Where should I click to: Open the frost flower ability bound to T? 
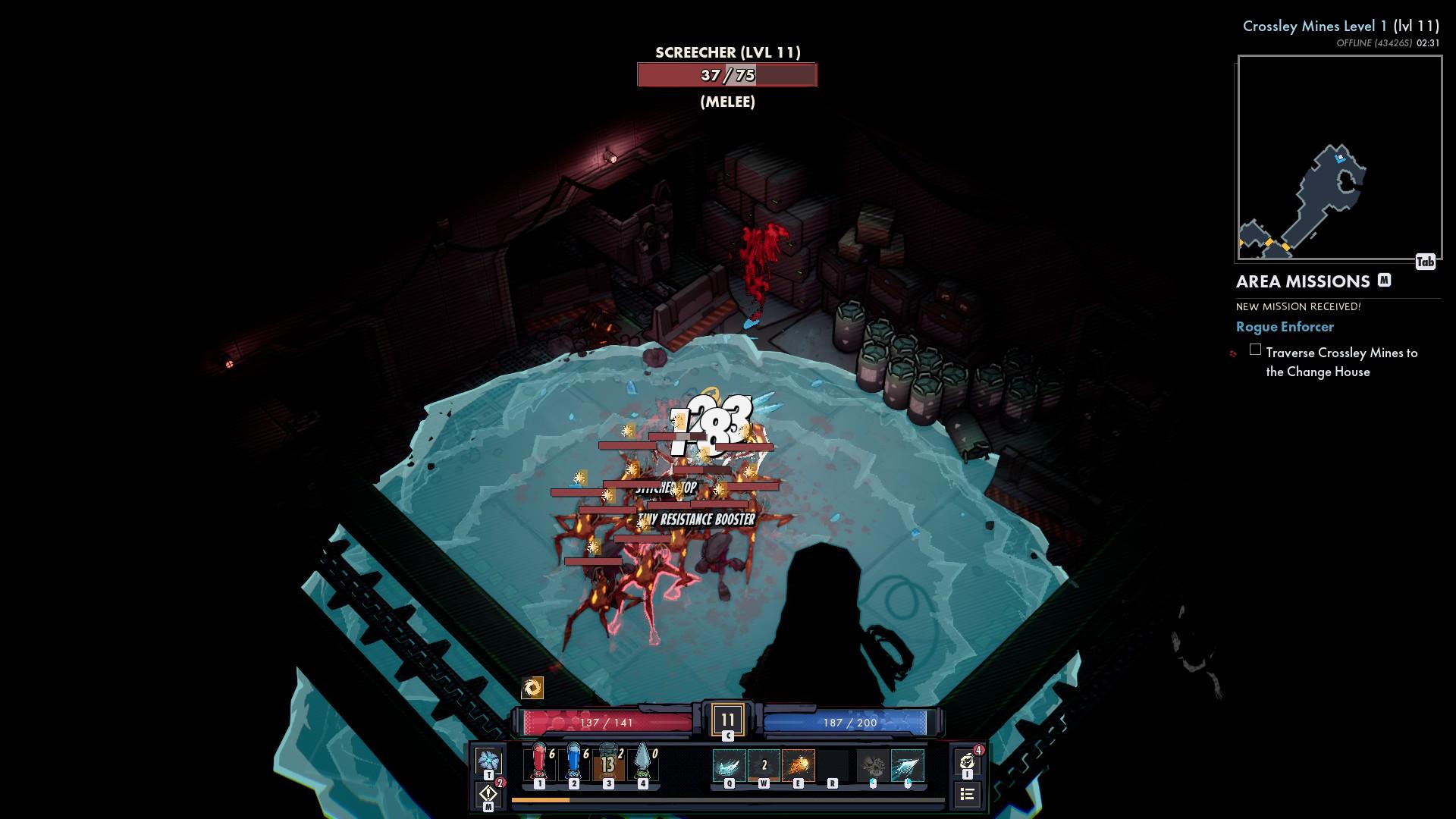click(489, 759)
